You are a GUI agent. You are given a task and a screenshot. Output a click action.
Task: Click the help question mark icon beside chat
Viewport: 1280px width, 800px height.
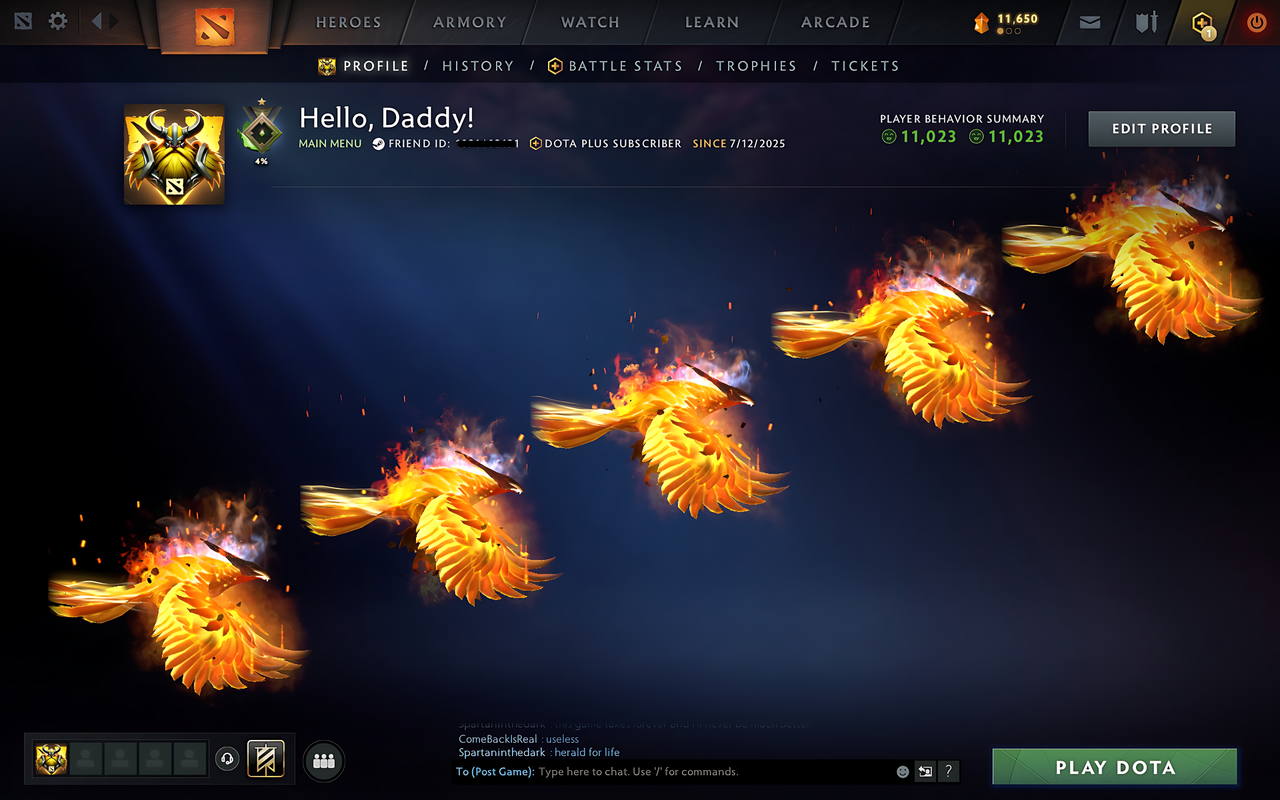(947, 771)
